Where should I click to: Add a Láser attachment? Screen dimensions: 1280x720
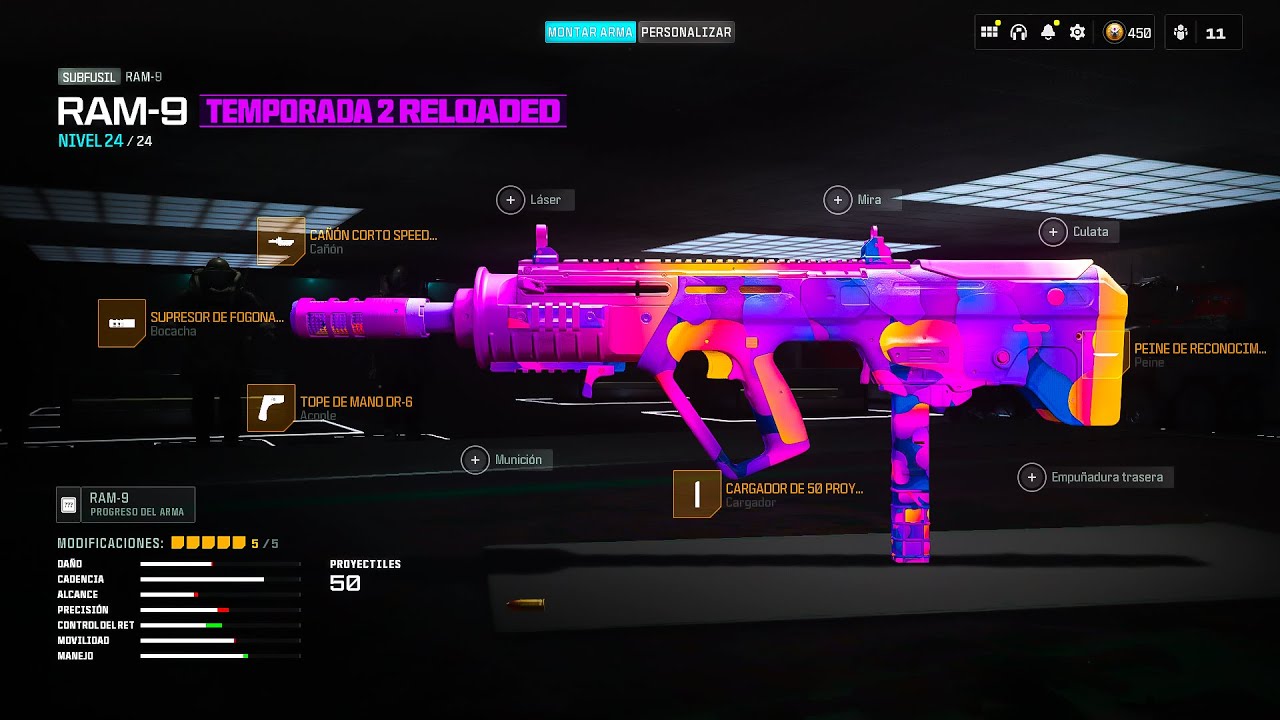[x=511, y=200]
